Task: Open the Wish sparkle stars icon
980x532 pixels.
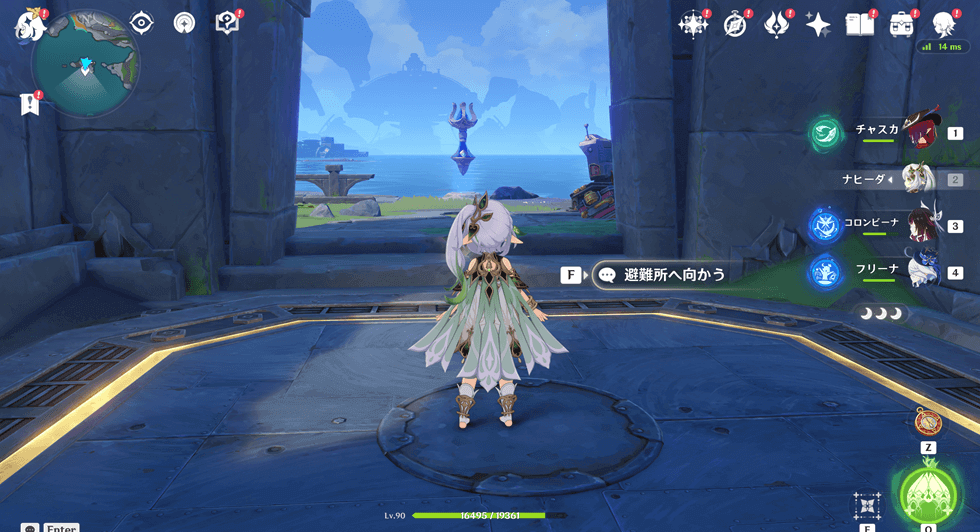Action: tap(818, 25)
